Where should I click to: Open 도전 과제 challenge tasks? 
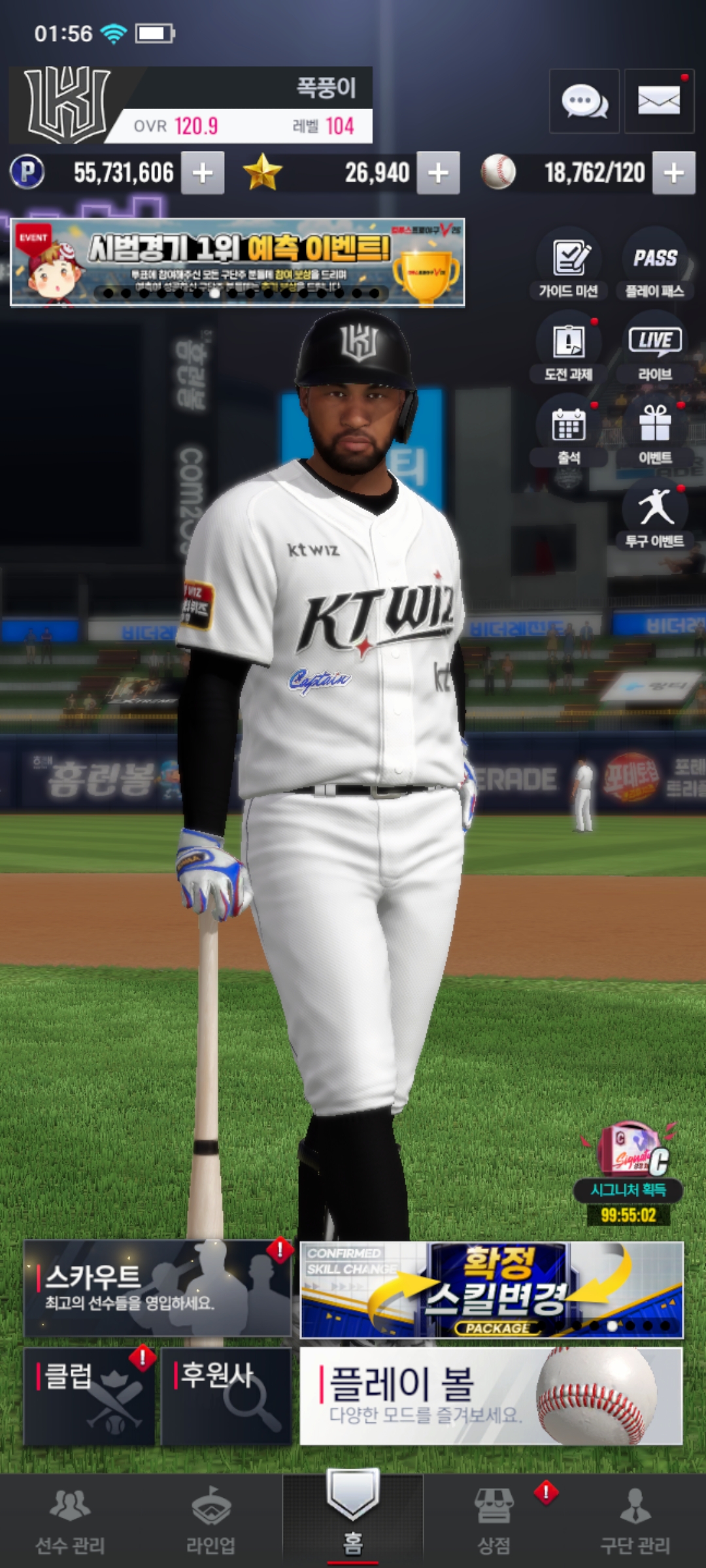click(x=569, y=348)
